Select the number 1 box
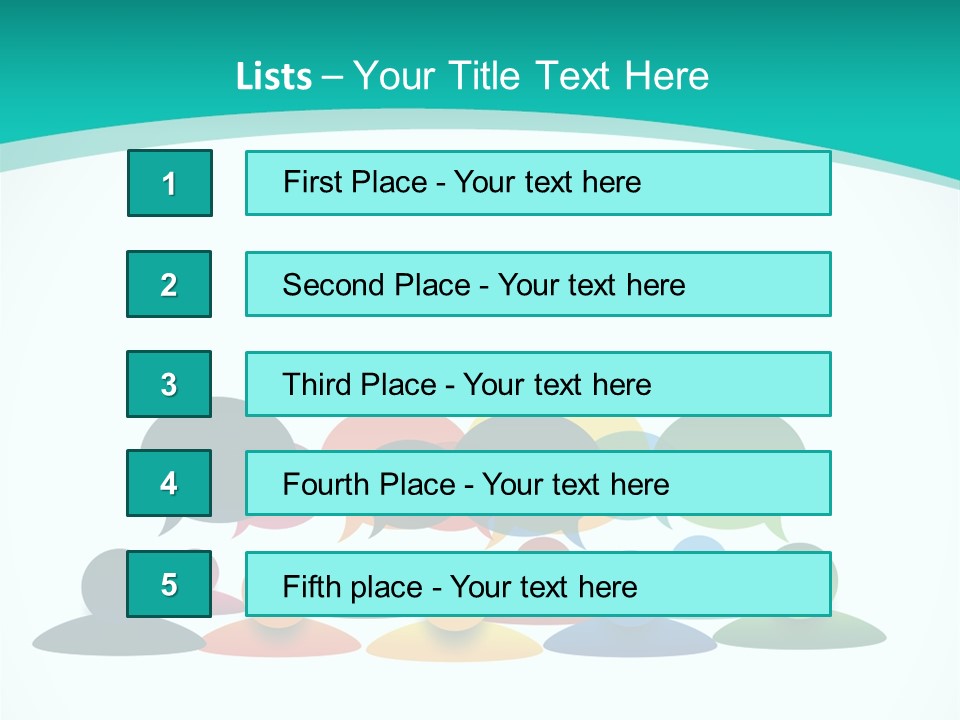 pyautogui.click(x=169, y=183)
